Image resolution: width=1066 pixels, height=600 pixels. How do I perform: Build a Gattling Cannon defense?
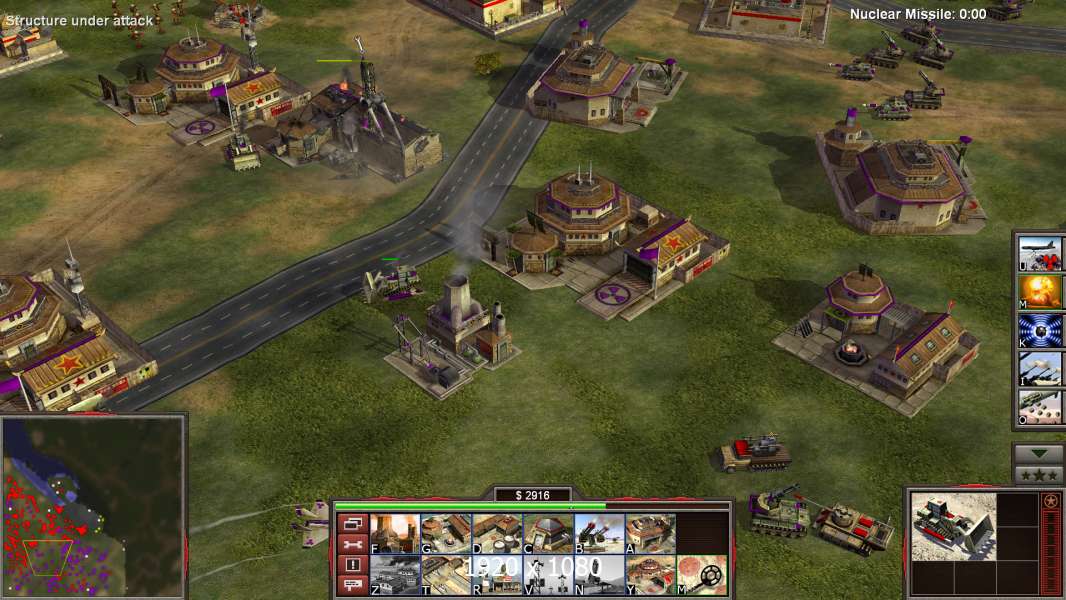tap(598, 534)
